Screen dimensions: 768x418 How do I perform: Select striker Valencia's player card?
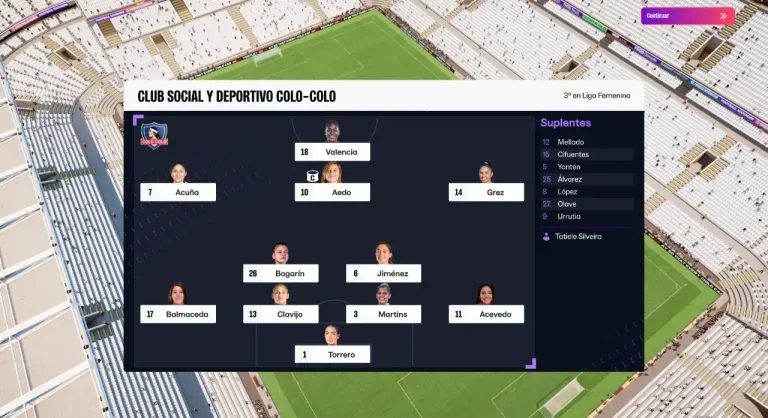click(333, 152)
